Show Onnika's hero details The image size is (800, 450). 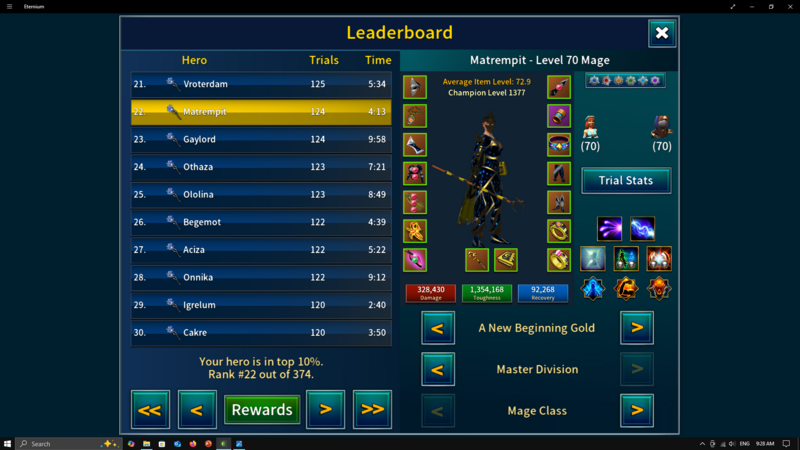tap(261, 277)
